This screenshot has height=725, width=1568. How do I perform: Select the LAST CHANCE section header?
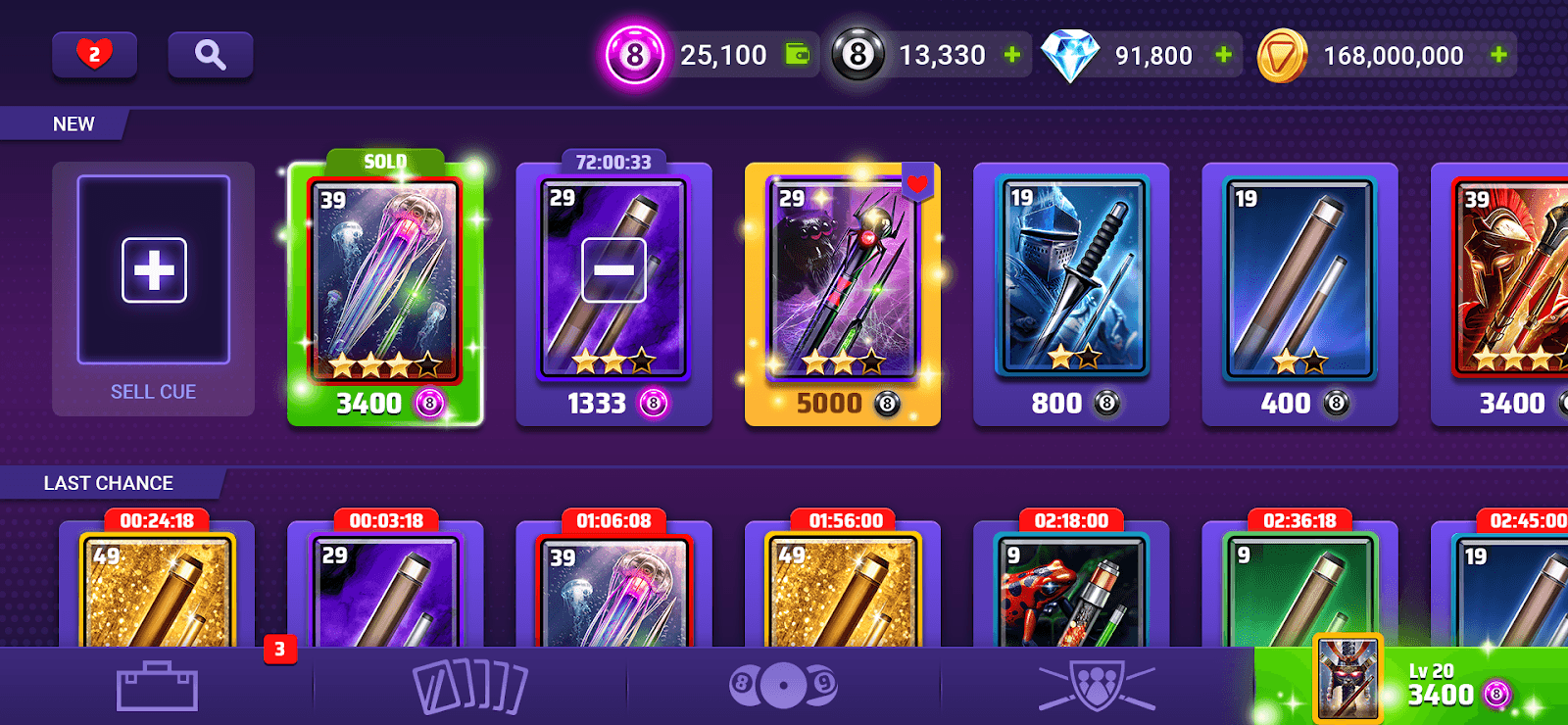tap(107, 482)
